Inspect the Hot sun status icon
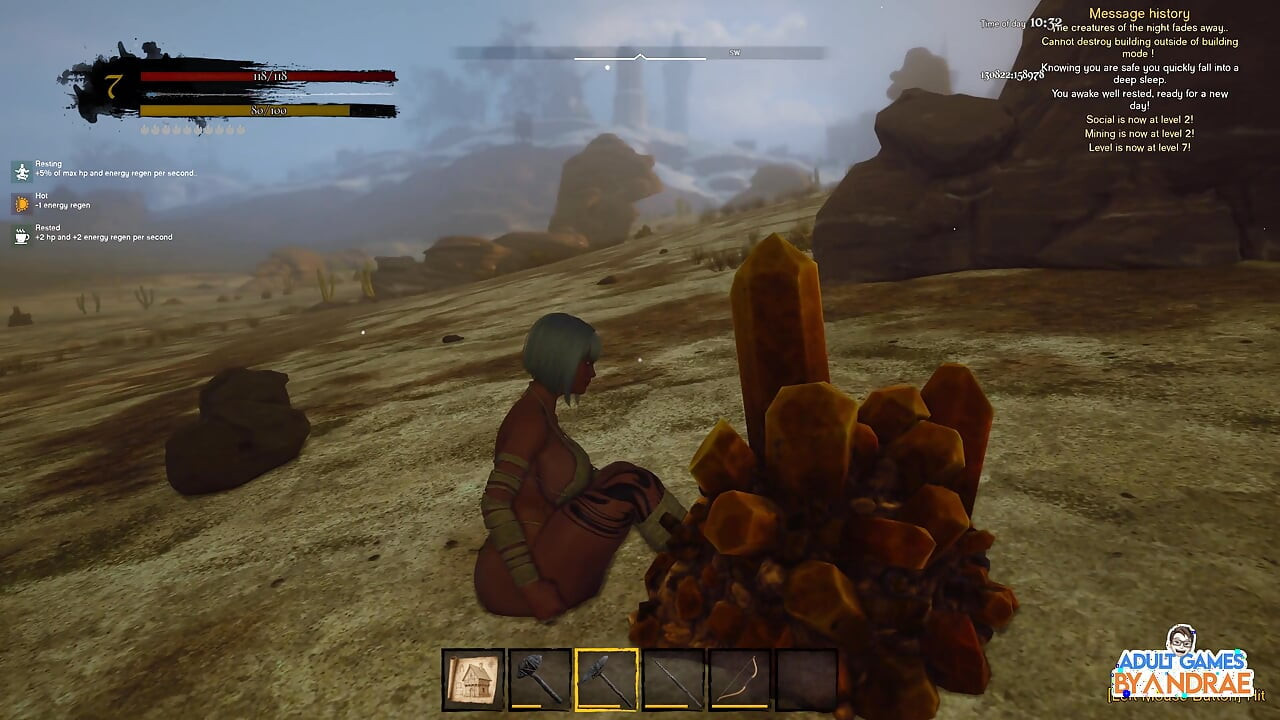 [22, 203]
